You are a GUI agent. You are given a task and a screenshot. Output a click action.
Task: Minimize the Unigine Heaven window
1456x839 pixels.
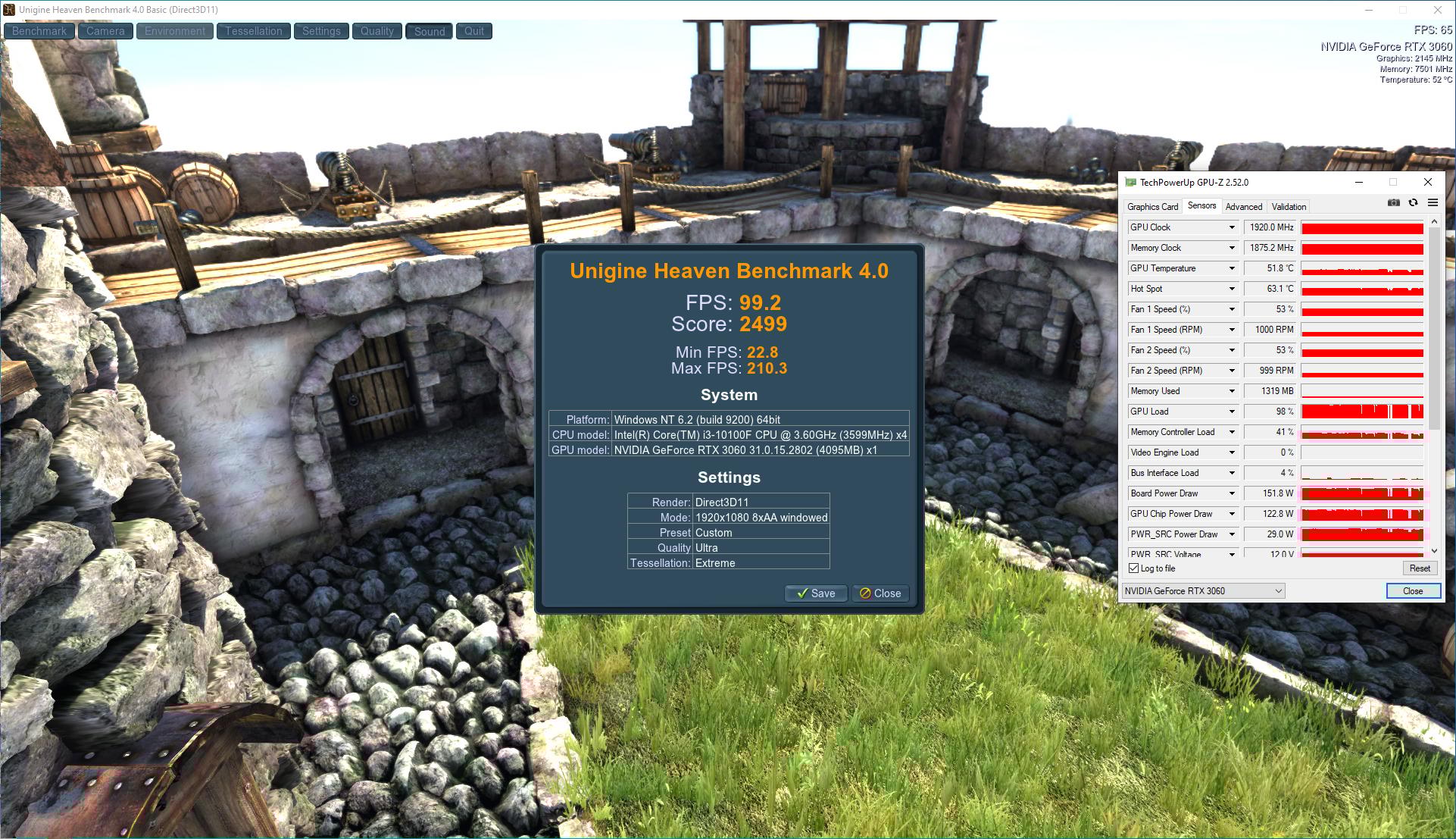coord(1369,10)
